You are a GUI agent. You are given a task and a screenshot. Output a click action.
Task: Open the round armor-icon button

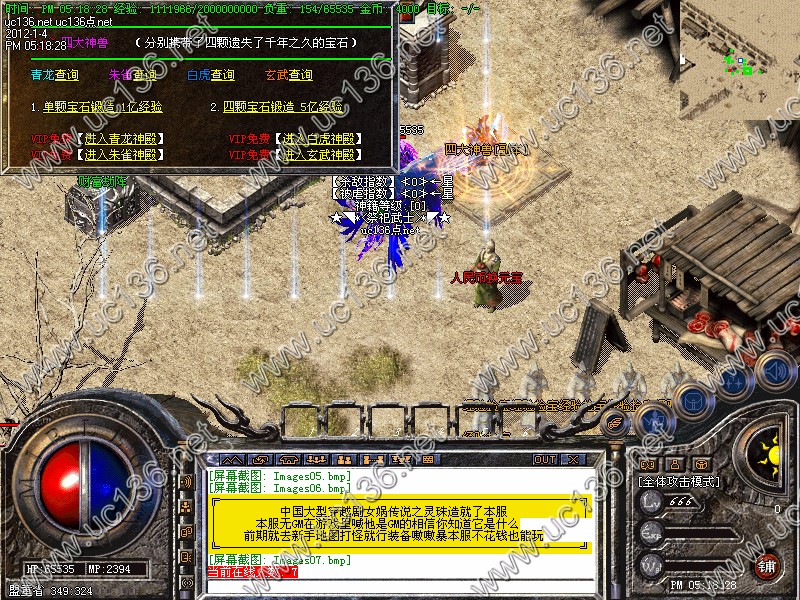(692, 401)
